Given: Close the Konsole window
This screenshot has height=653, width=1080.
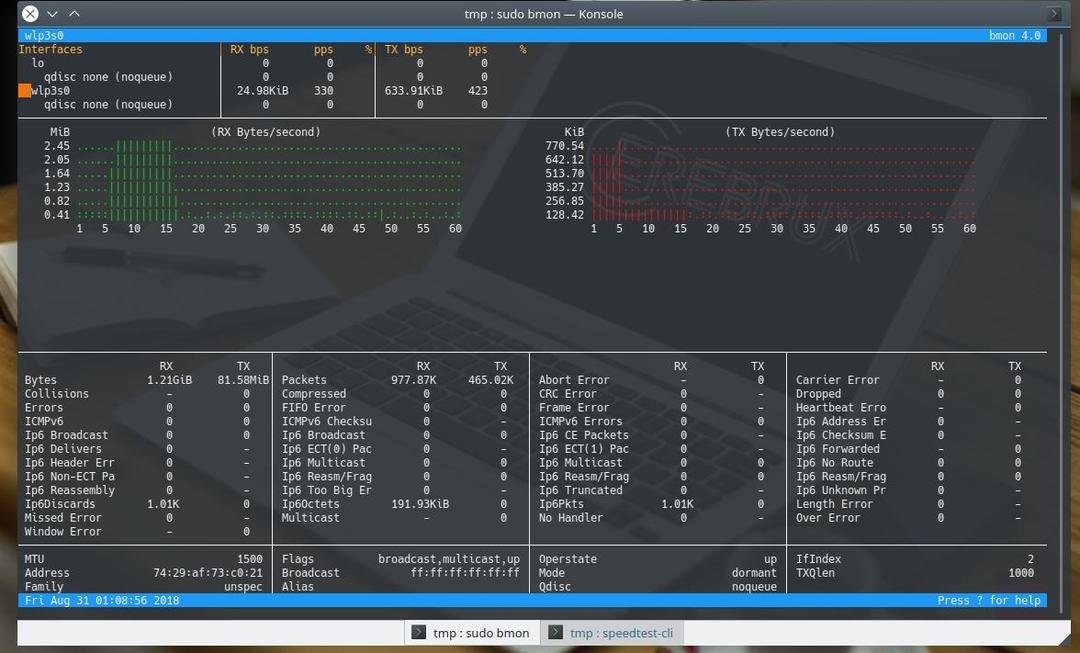Looking at the screenshot, I should click(x=30, y=14).
